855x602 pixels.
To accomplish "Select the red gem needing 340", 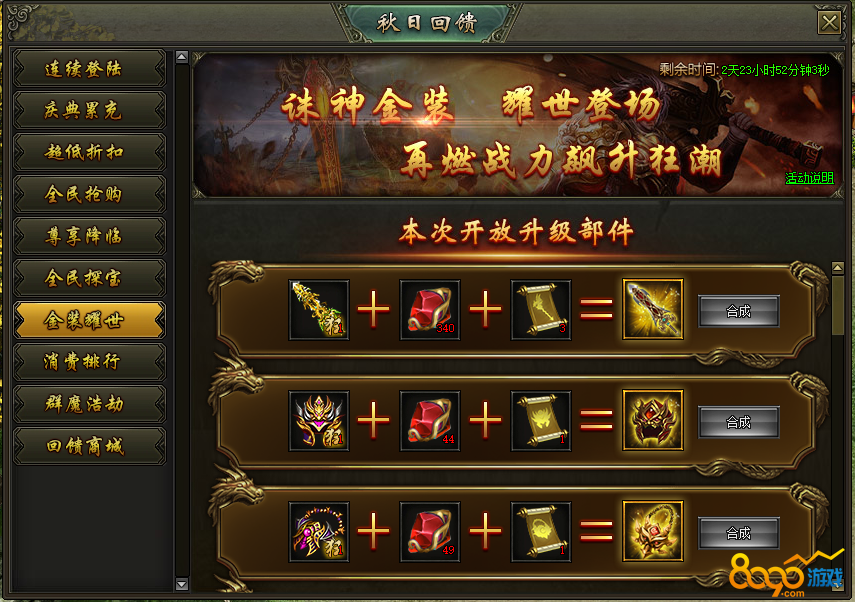I will click(430, 310).
